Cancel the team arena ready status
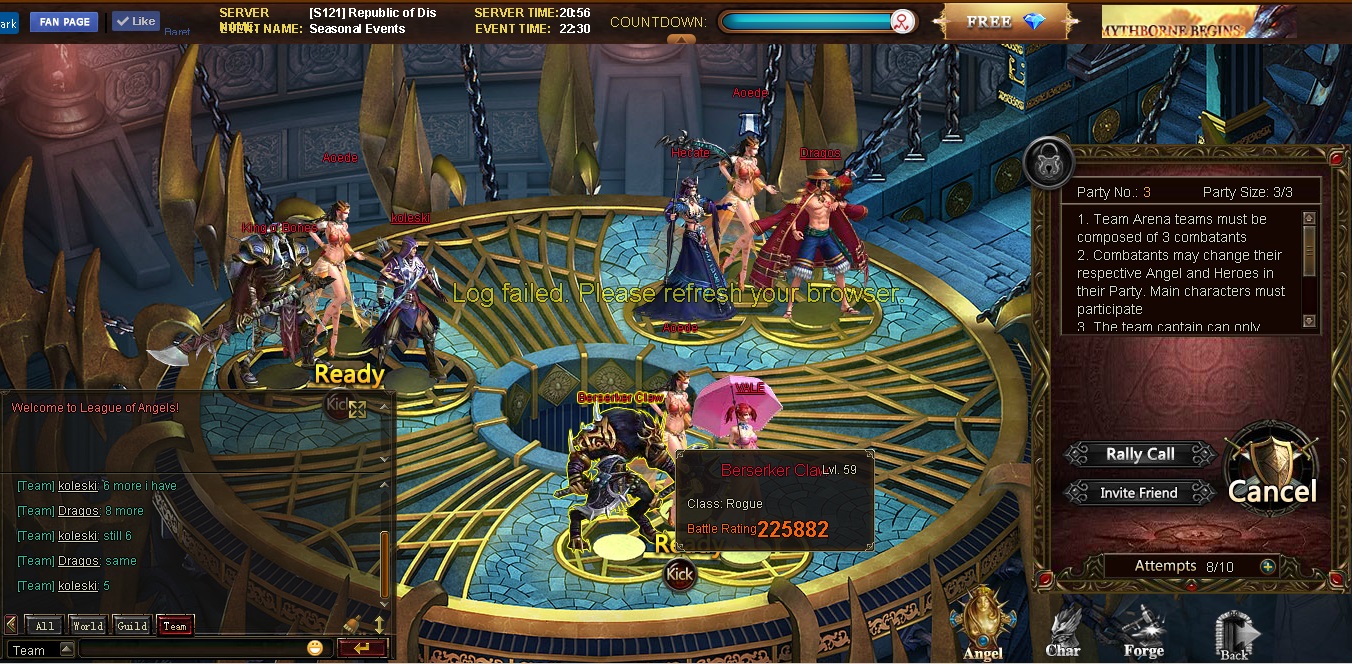Image resolution: width=1352 pixels, height=664 pixels. 1271,476
